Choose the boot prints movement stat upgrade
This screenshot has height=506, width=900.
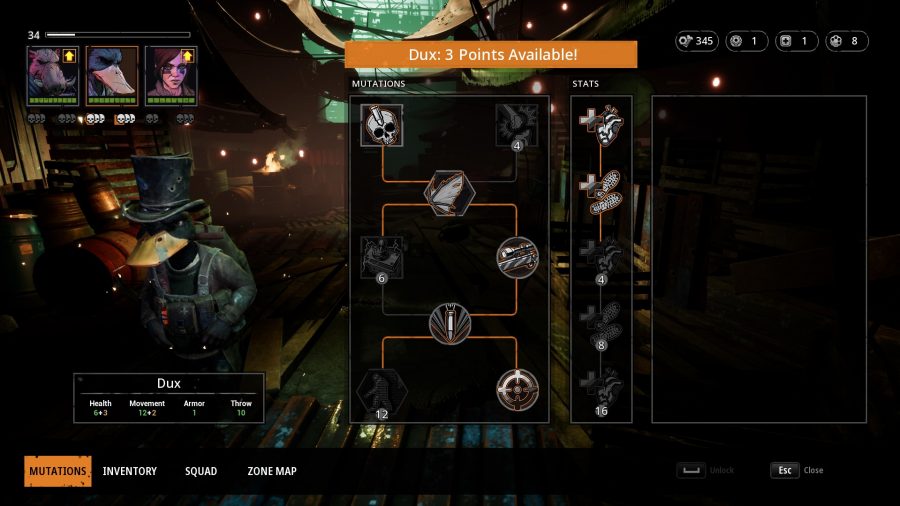tap(601, 191)
